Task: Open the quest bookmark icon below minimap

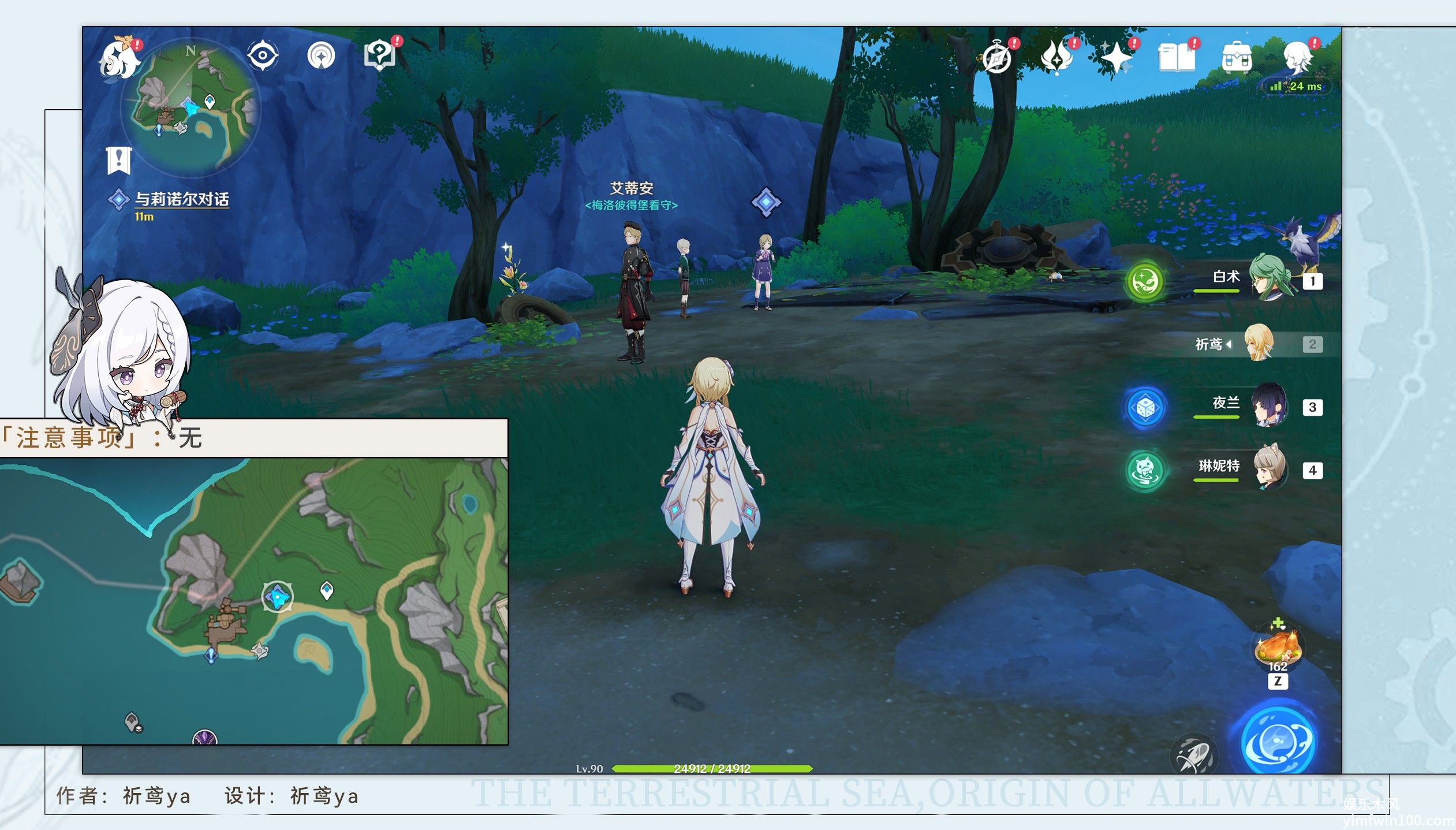Action: pos(119,159)
